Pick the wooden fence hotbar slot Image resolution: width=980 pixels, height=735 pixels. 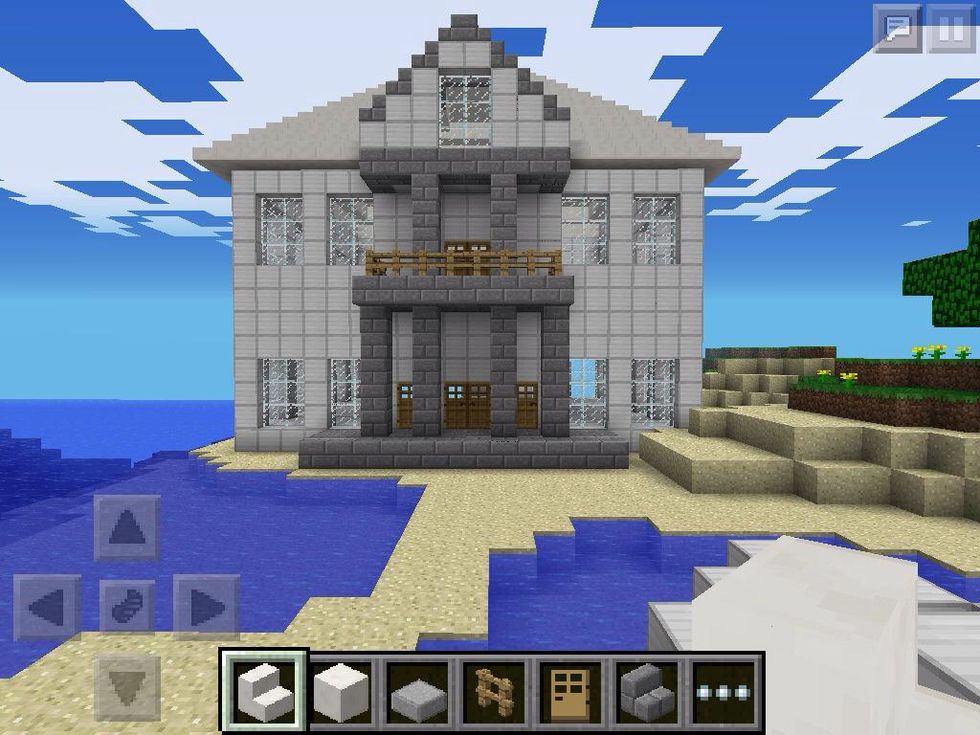[496, 690]
